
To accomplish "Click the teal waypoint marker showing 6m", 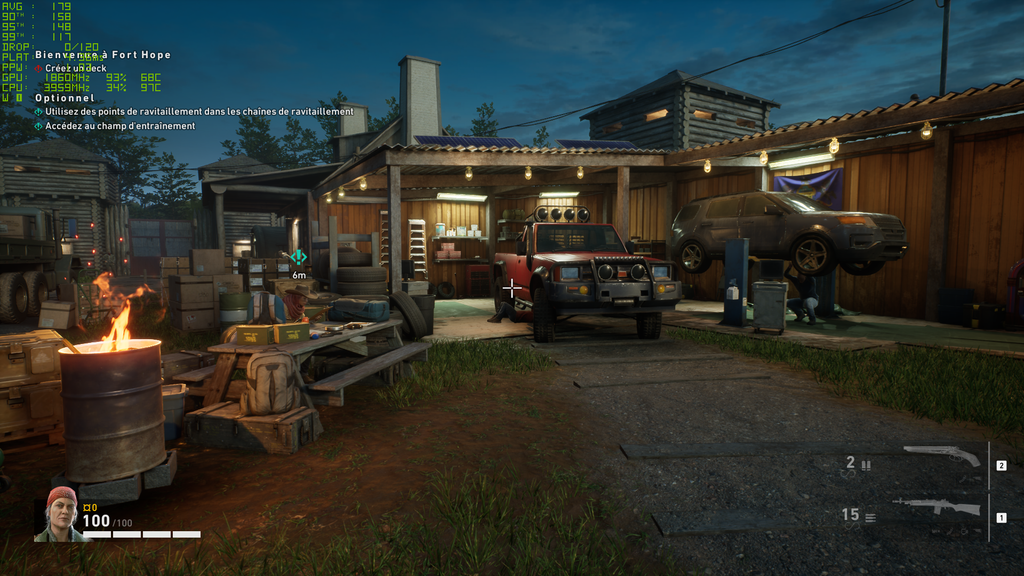I will point(298,257).
